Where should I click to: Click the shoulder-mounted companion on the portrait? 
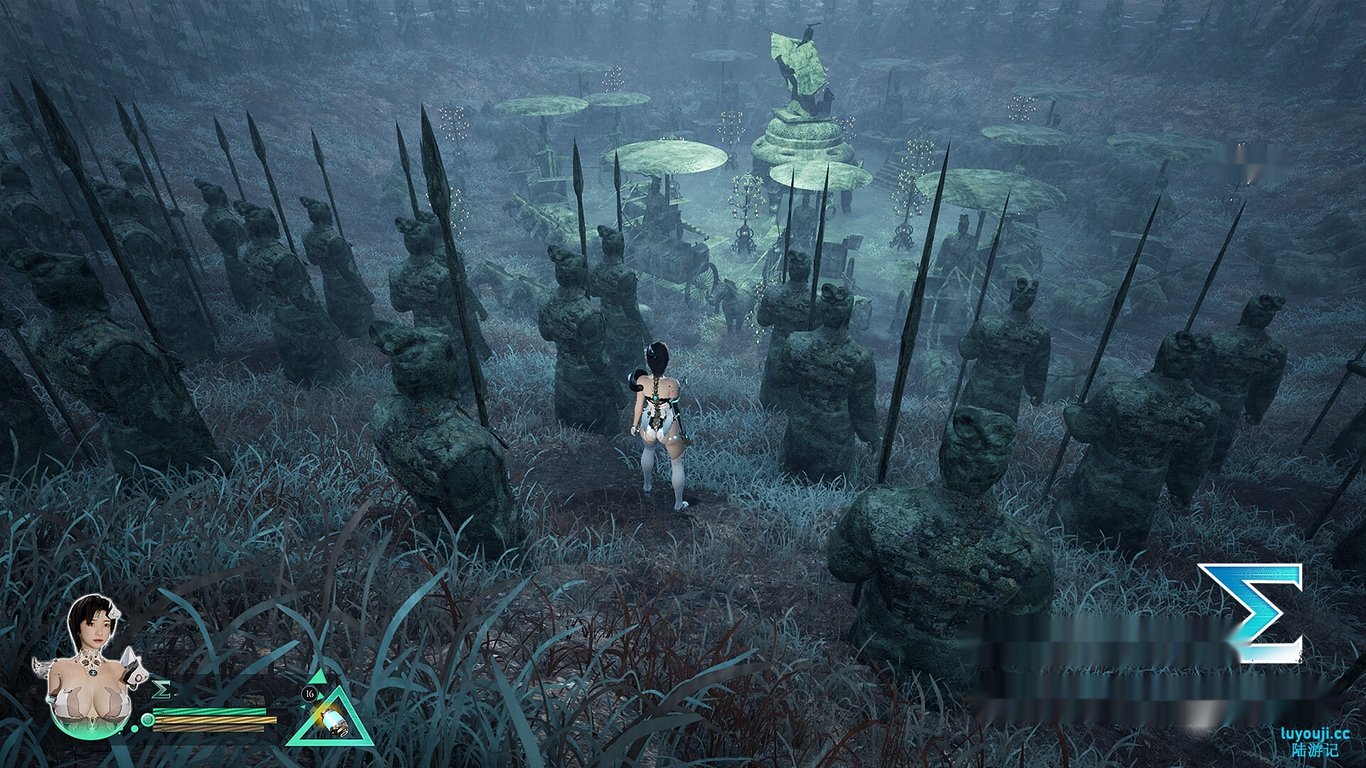coord(131,669)
